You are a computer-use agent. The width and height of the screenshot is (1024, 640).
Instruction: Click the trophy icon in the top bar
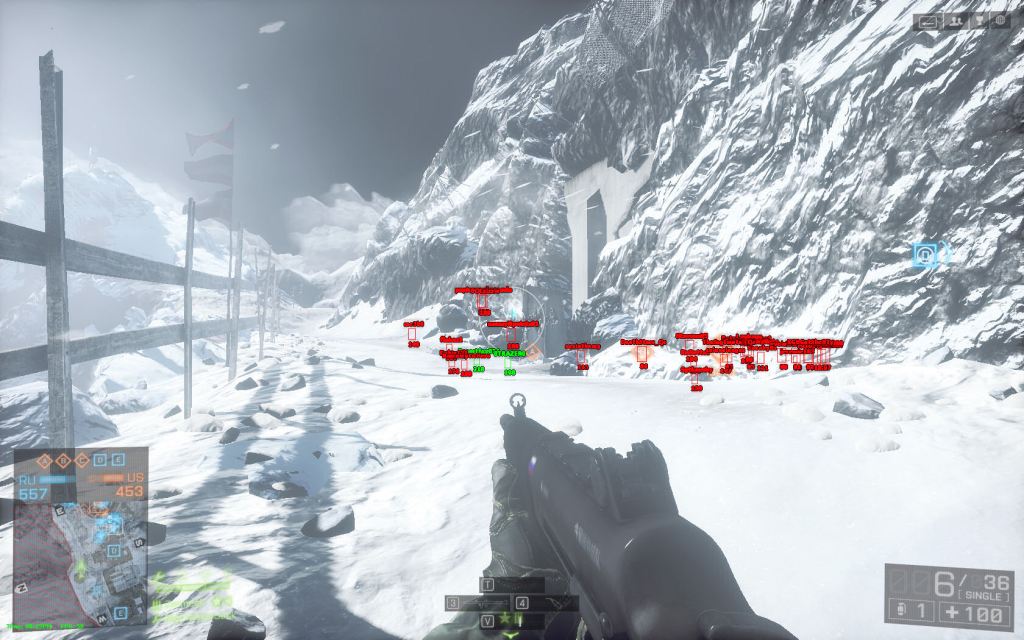coord(980,20)
